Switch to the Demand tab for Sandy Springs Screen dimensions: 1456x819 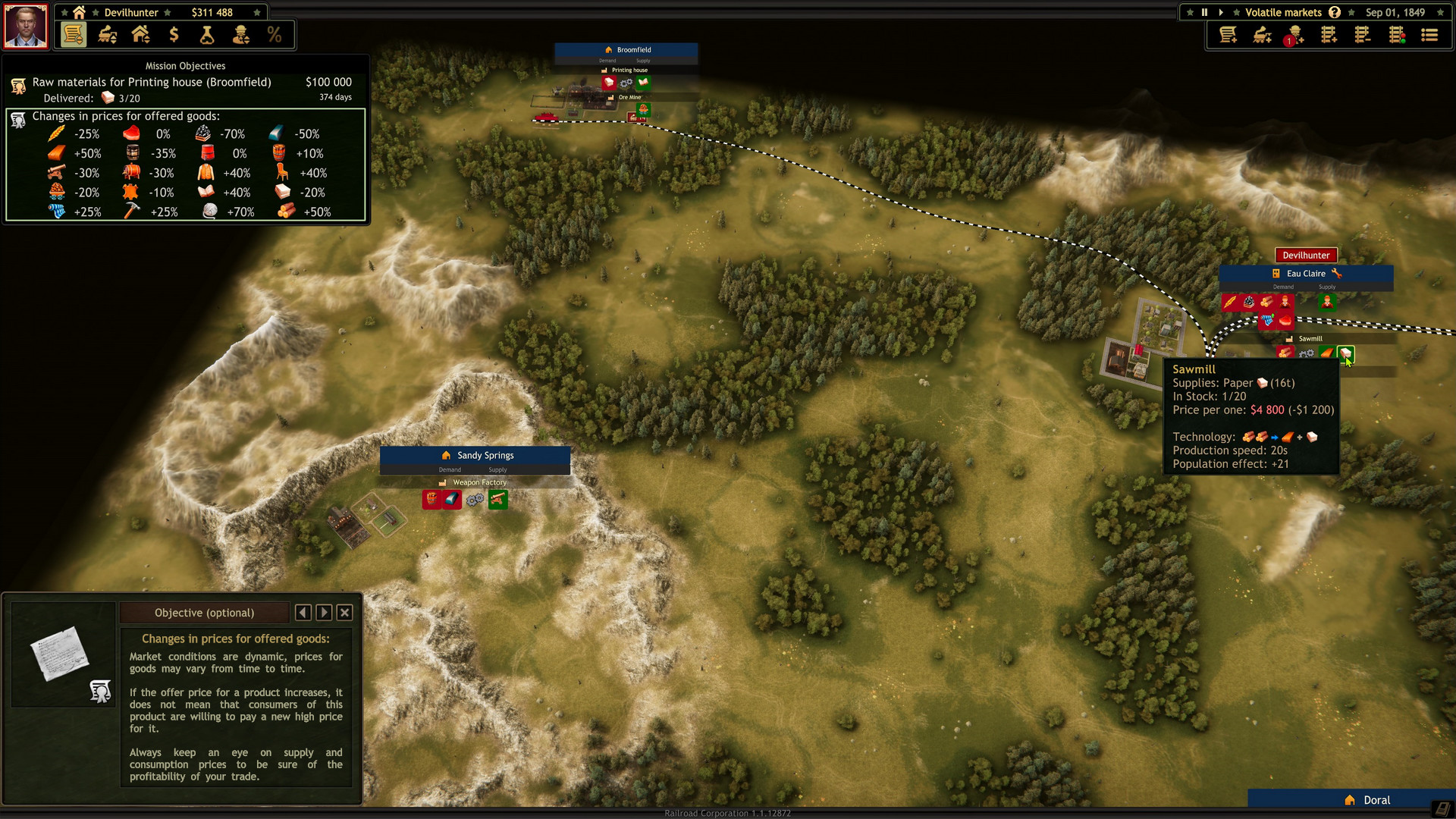click(x=449, y=469)
